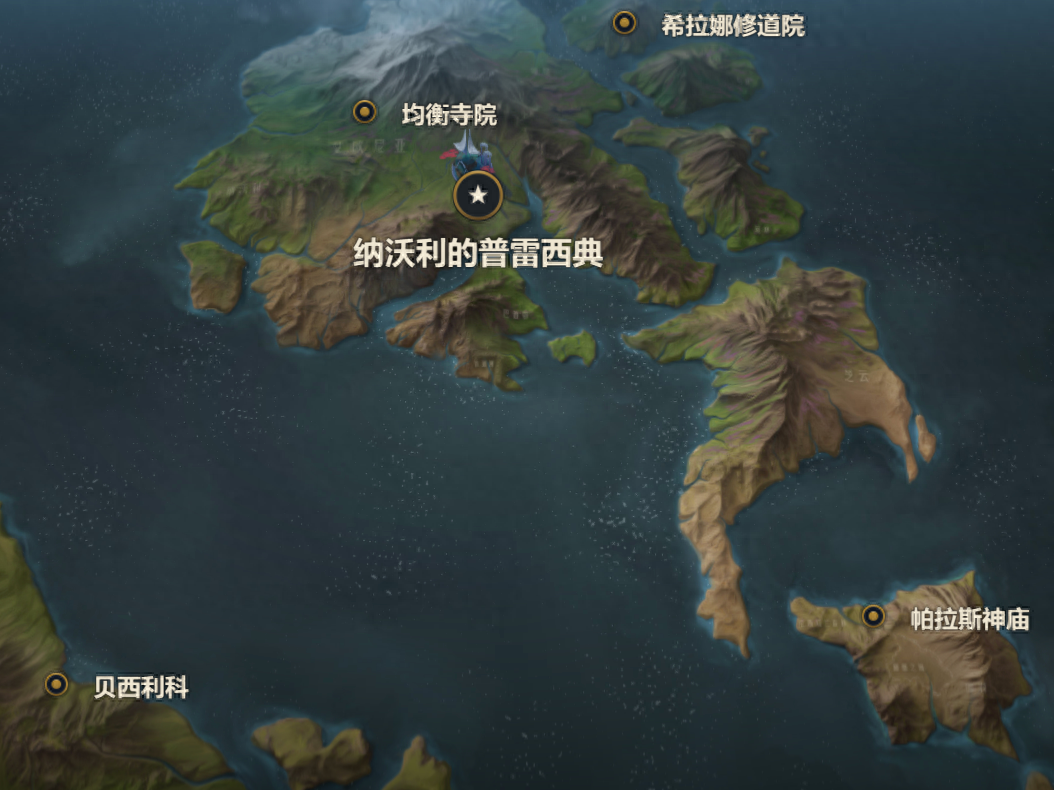The height and width of the screenshot is (790, 1054).
Task: Select the 贝西利科 location marker
Action: click(x=57, y=684)
